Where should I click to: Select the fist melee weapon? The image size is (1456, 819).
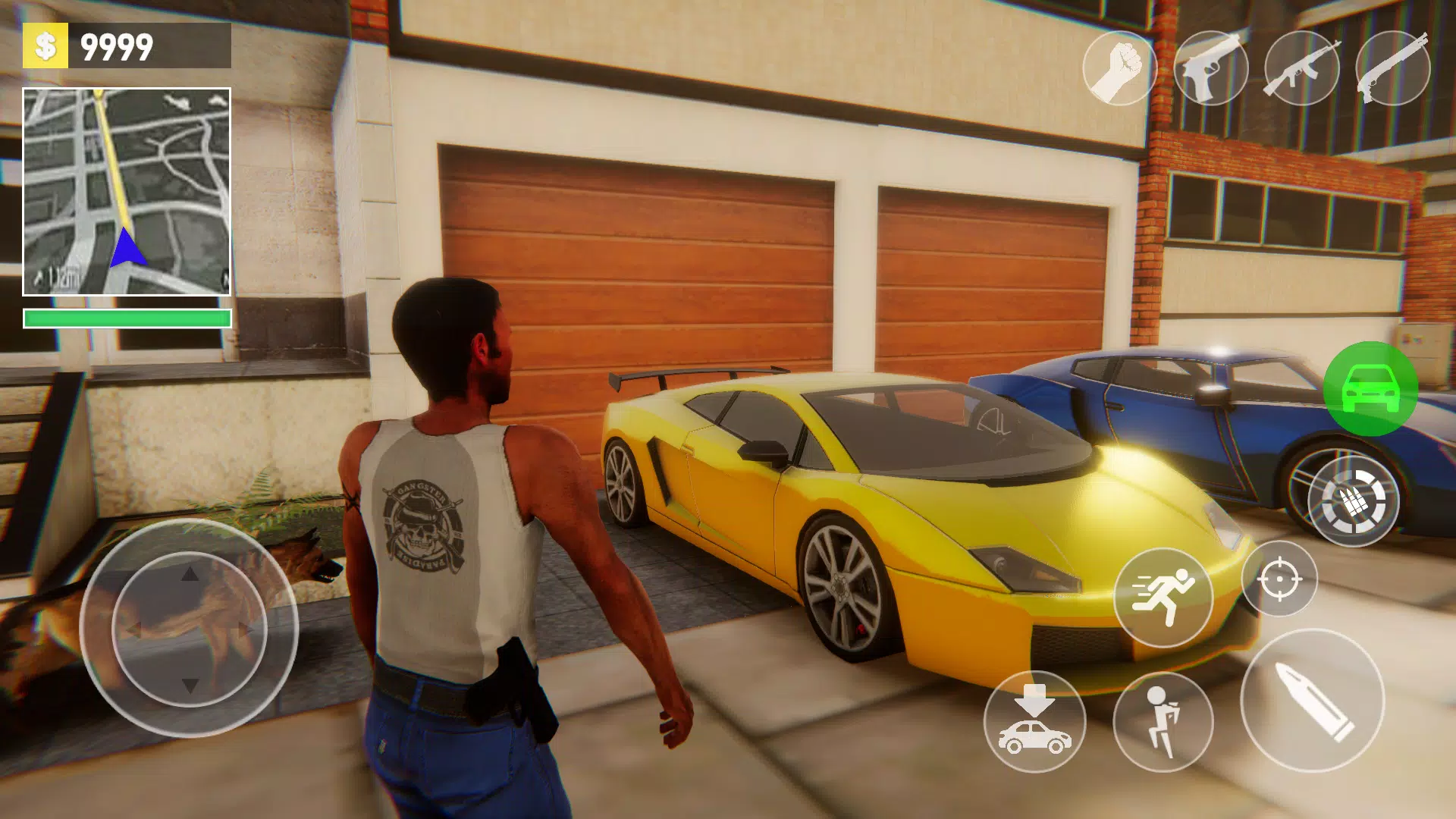tap(1119, 68)
